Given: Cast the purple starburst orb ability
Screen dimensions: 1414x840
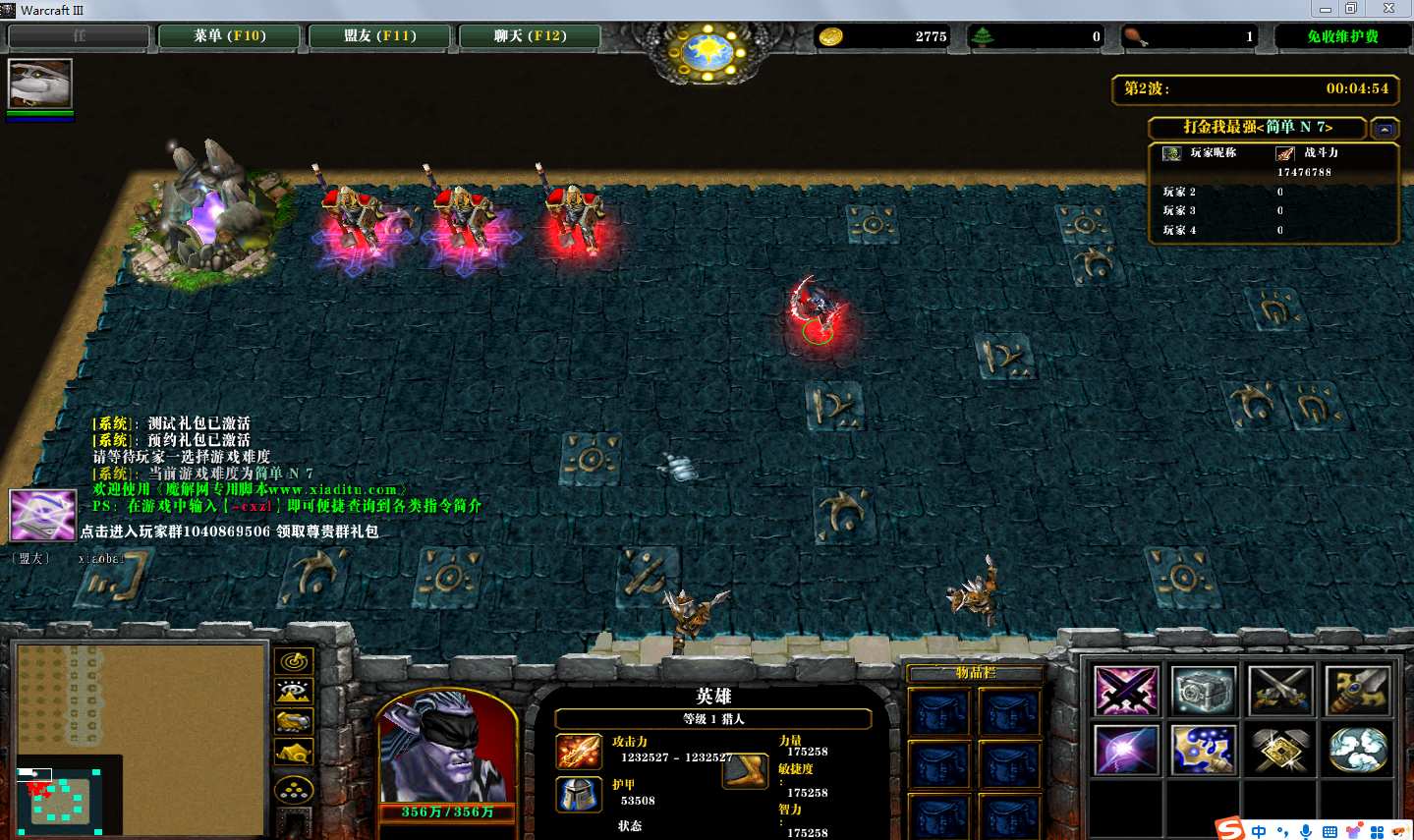Looking at the screenshot, I should 1126,751.
